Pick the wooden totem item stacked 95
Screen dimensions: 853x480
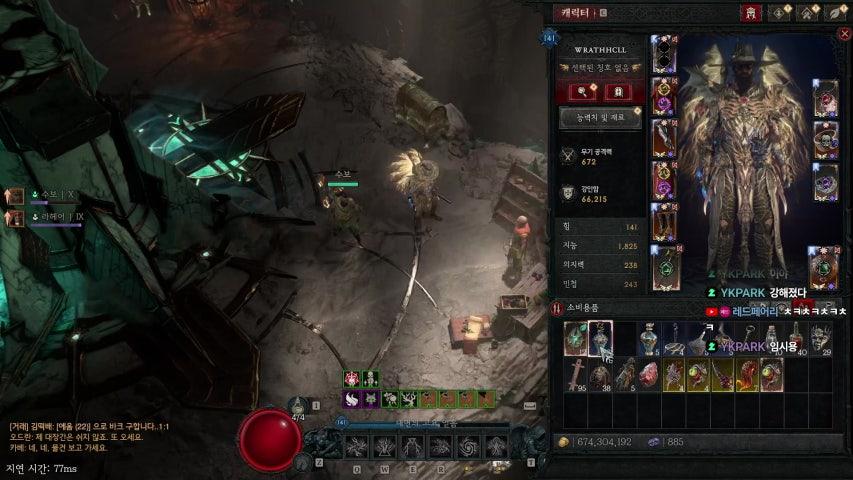pyautogui.click(x=575, y=374)
